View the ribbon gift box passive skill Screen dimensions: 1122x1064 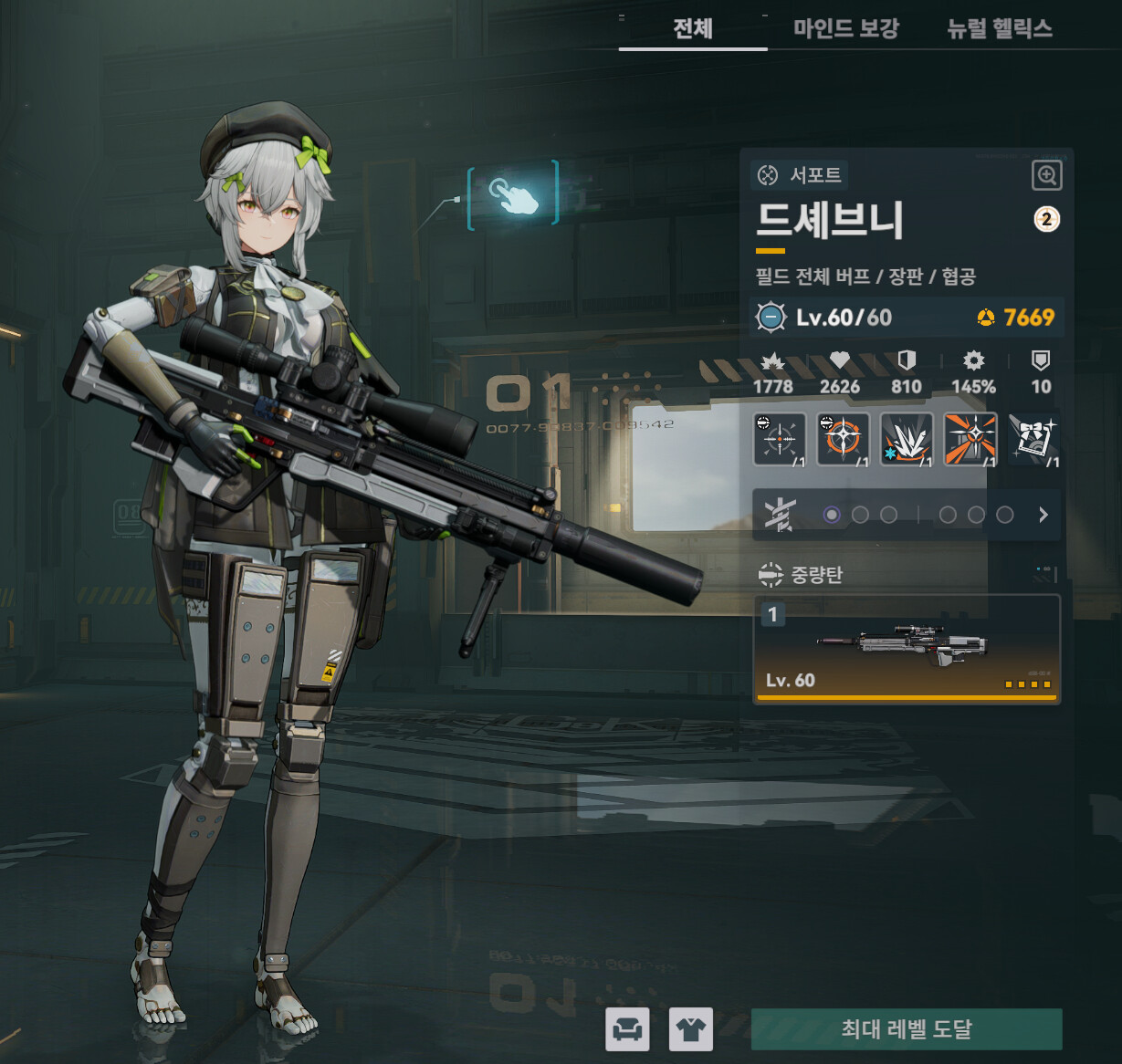pyautogui.click(x=1034, y=439)
